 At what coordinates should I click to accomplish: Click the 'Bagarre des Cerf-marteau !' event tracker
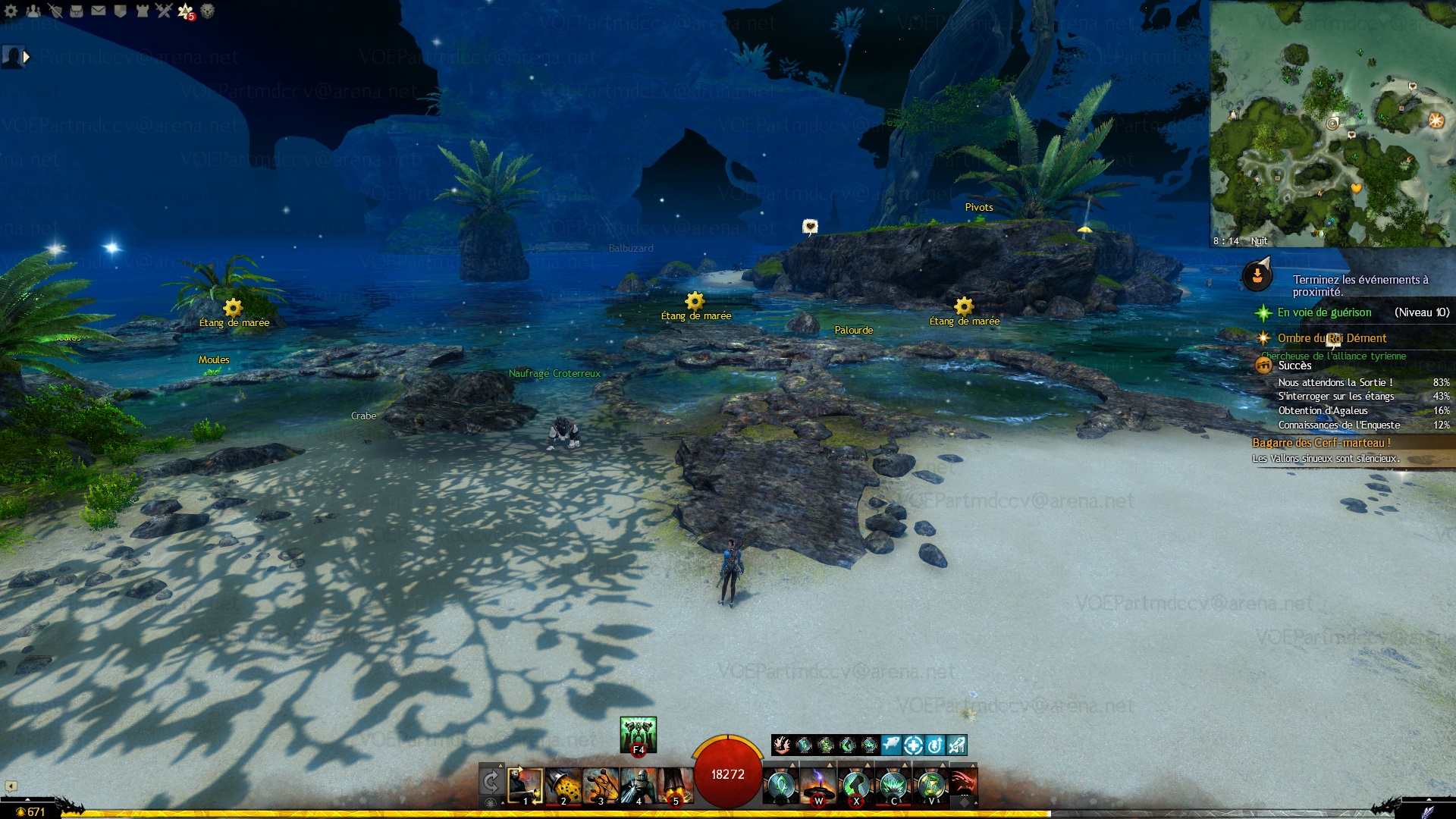(1321, 443)
